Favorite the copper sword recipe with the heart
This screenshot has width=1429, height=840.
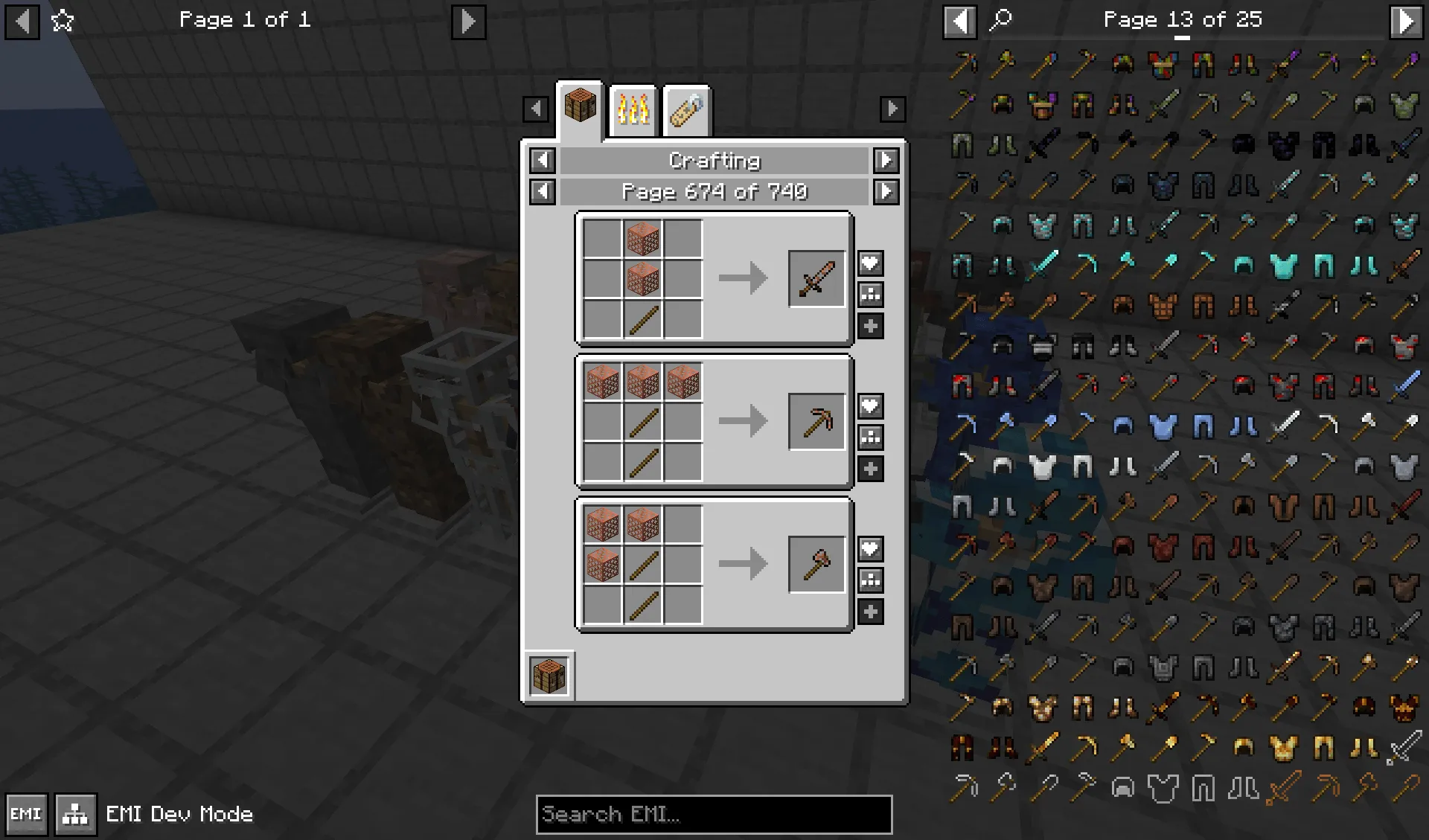(x=870, y=263)
